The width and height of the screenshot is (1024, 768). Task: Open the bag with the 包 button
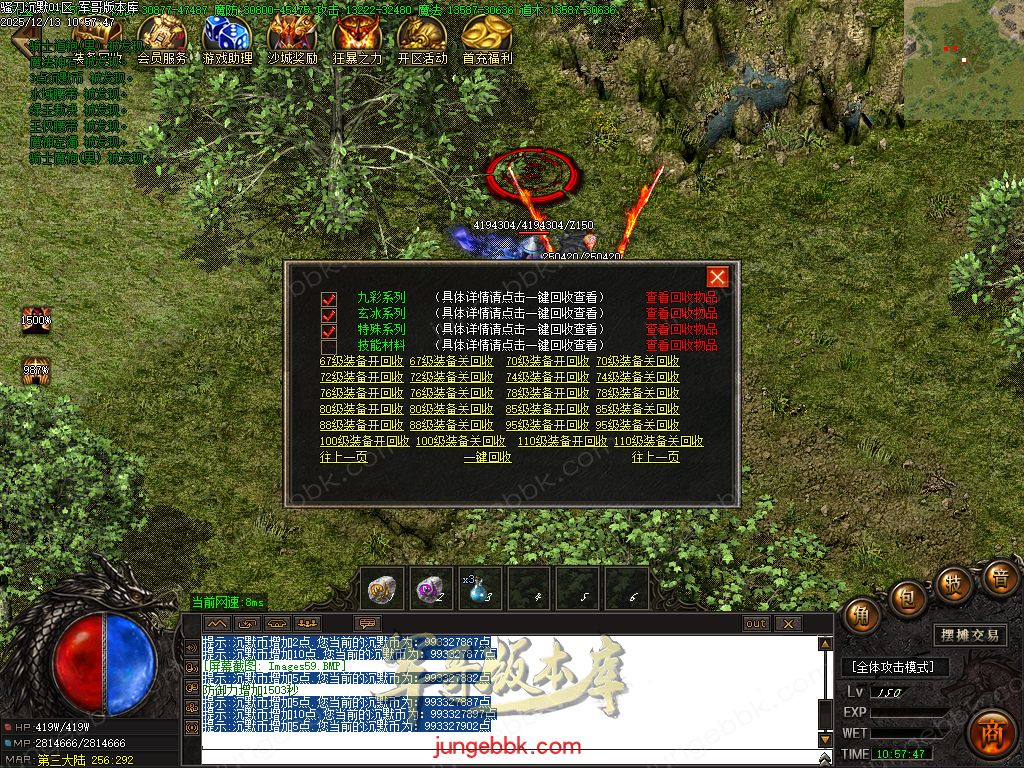[908, 597]
